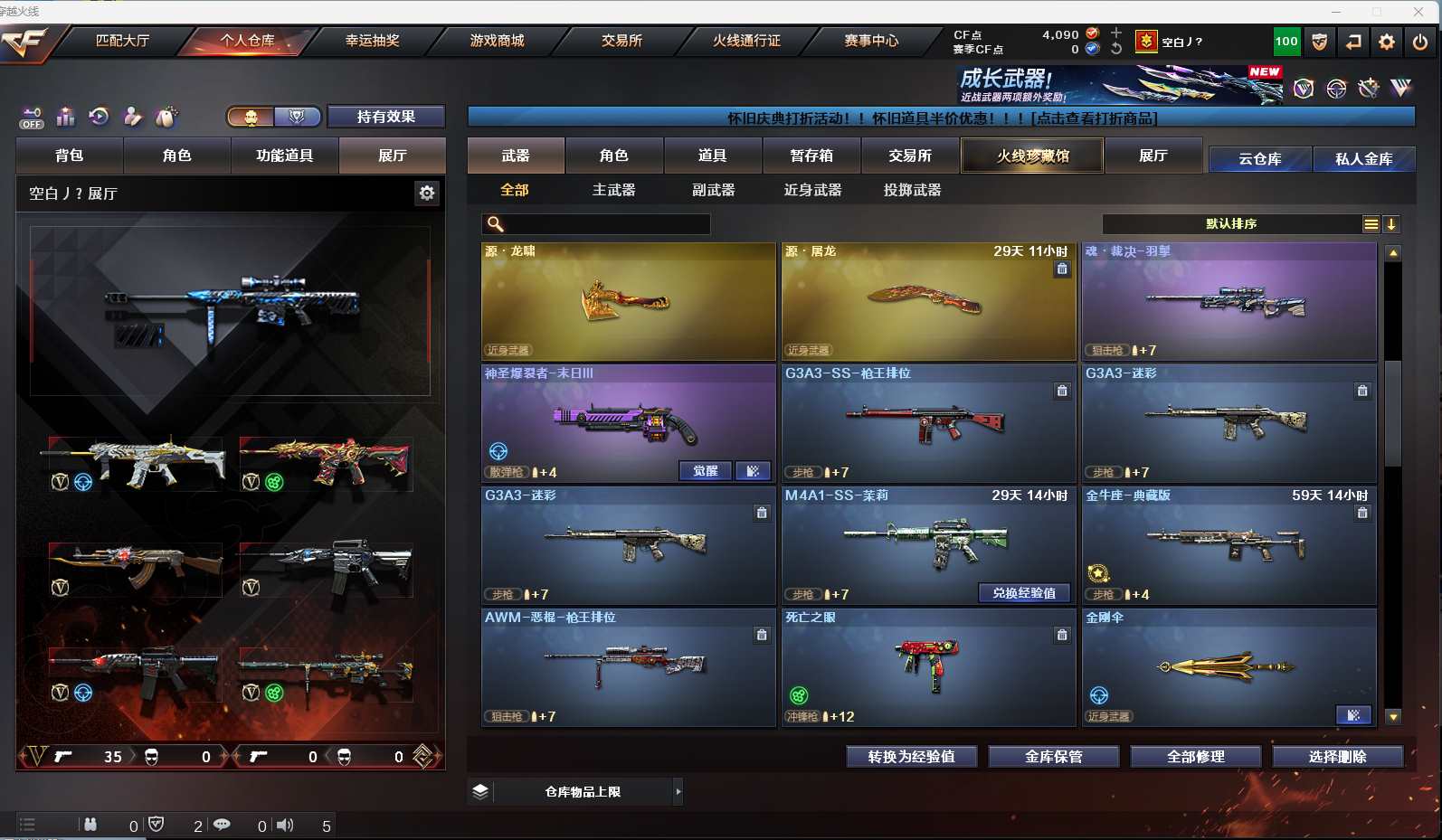
Task: Open the 幸运抽奖 lucky draw page
Action: (372, 41)
